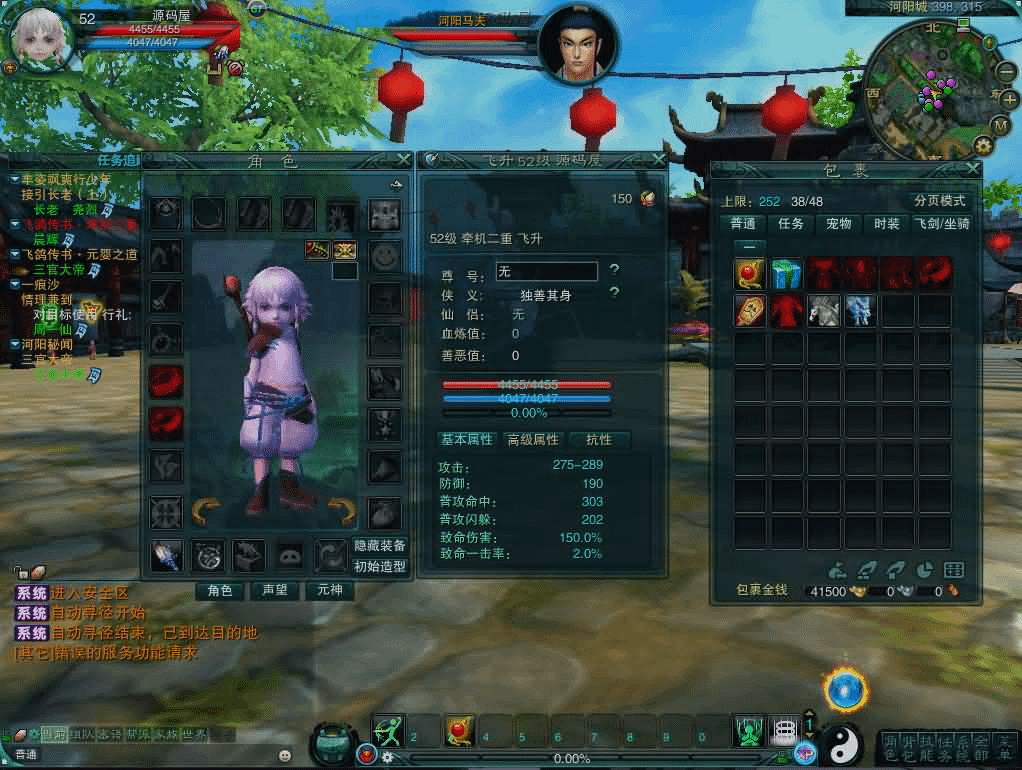Open the 宠物 pets bag tab
The height and width of the screenshot is (770, 1022).
point(838,224)
